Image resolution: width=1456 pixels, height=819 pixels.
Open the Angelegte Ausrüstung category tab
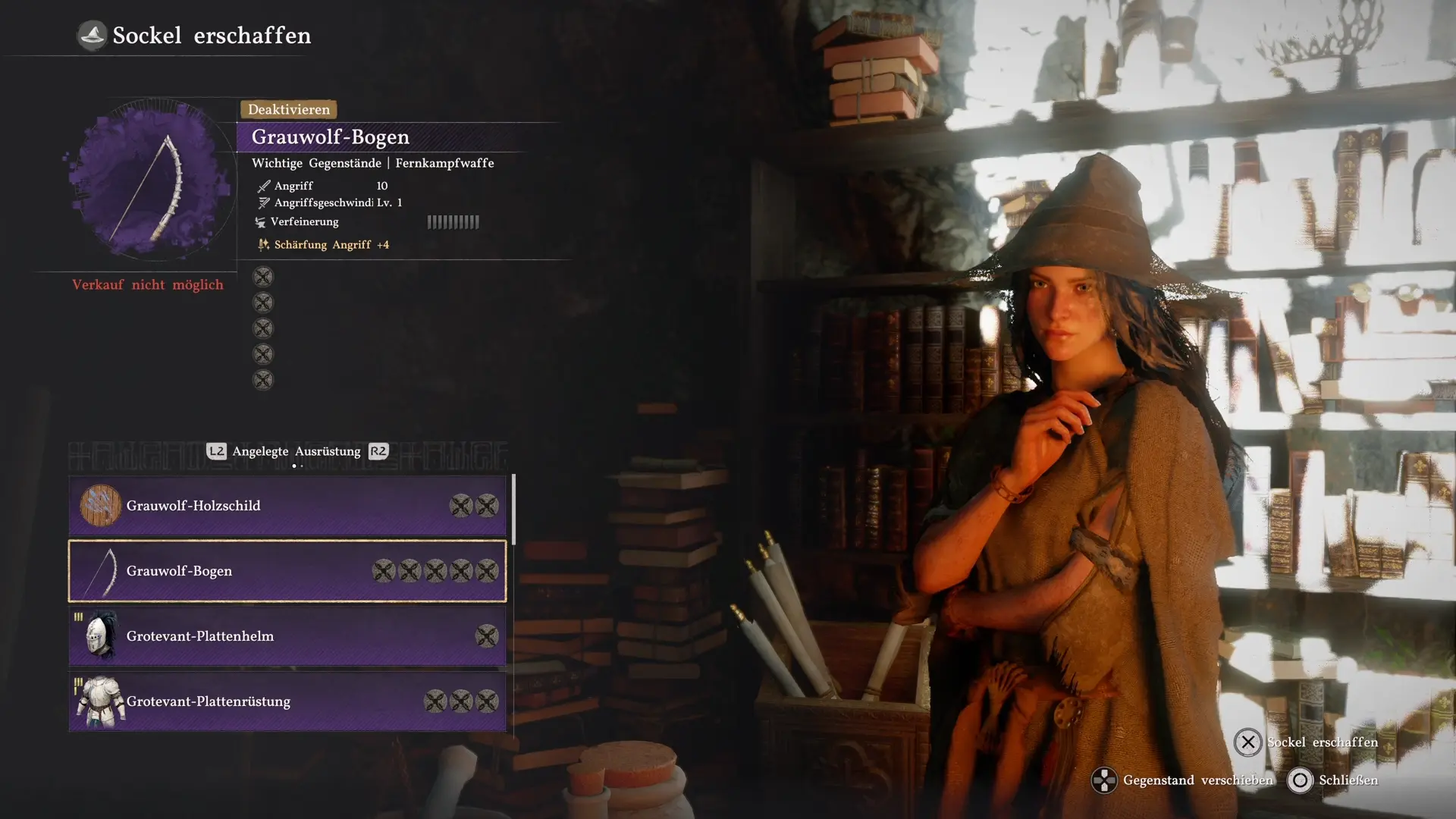pos(297,452)
